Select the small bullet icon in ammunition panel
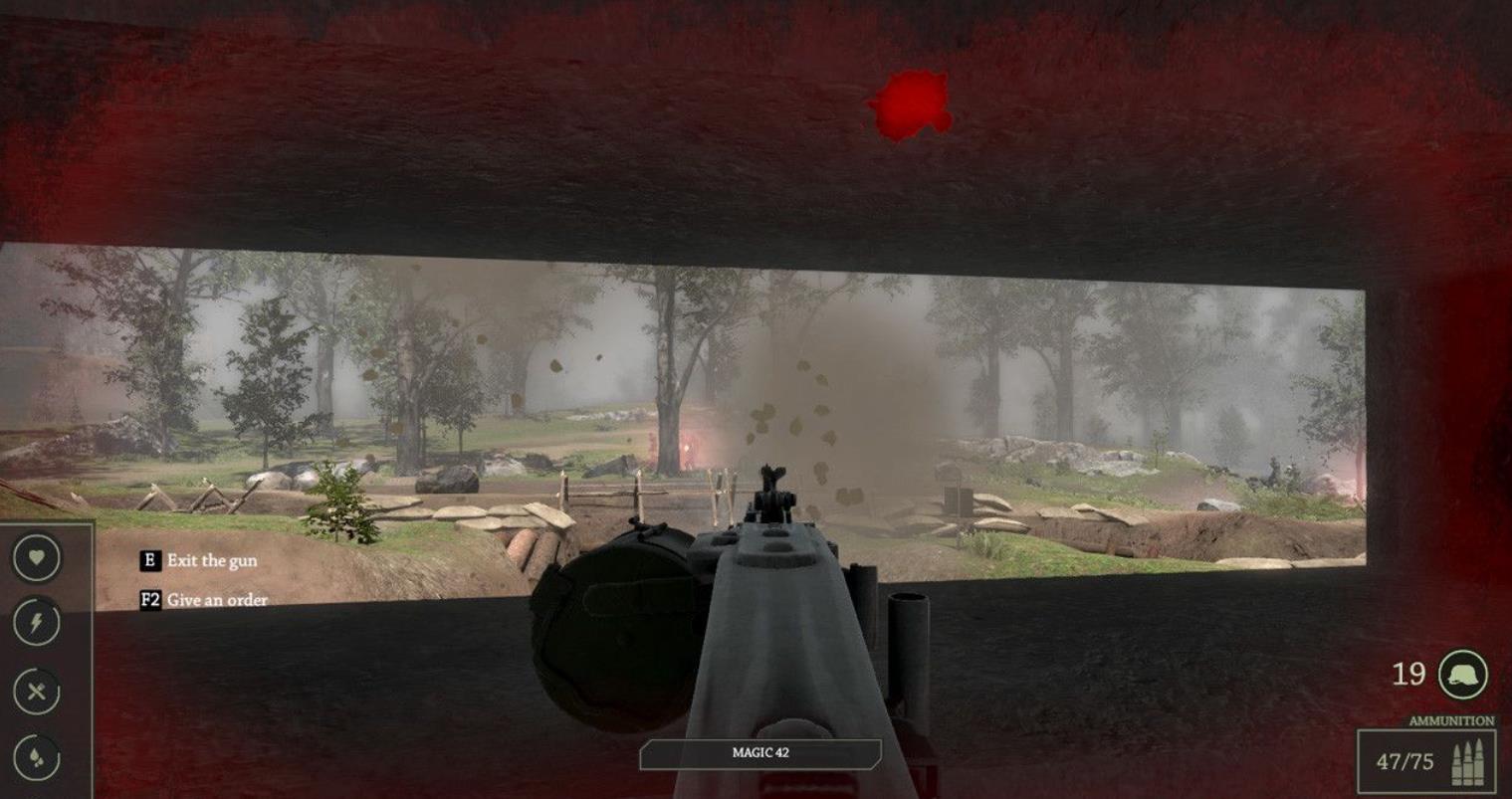The image size is (1512, 799). point(1456,762)
